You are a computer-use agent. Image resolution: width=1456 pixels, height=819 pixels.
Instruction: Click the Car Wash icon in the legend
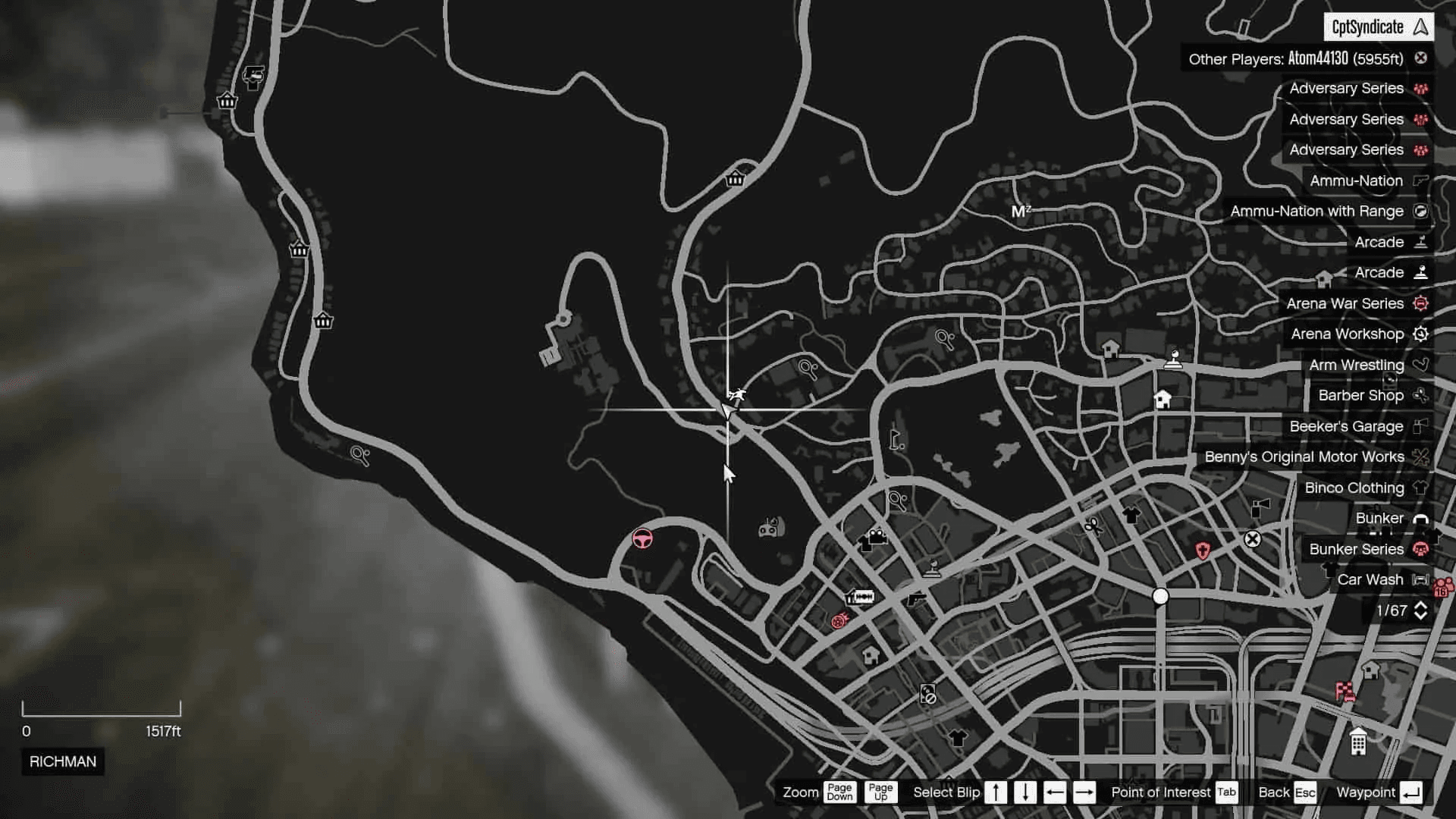pyautogui.click(x=1420, y=579)
